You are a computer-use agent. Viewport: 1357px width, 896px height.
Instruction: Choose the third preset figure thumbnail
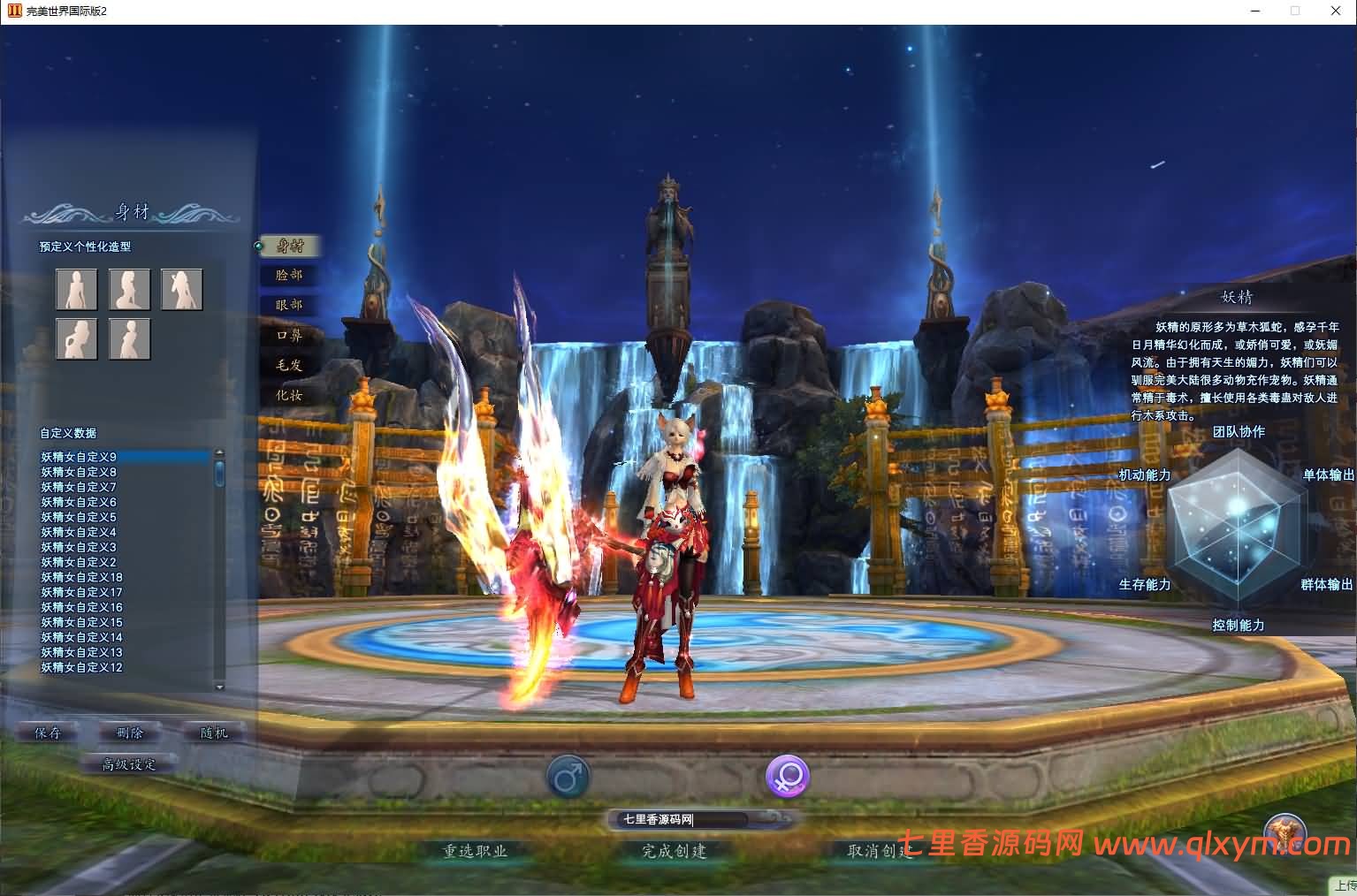pyautogui.click(x=182, y=289)
